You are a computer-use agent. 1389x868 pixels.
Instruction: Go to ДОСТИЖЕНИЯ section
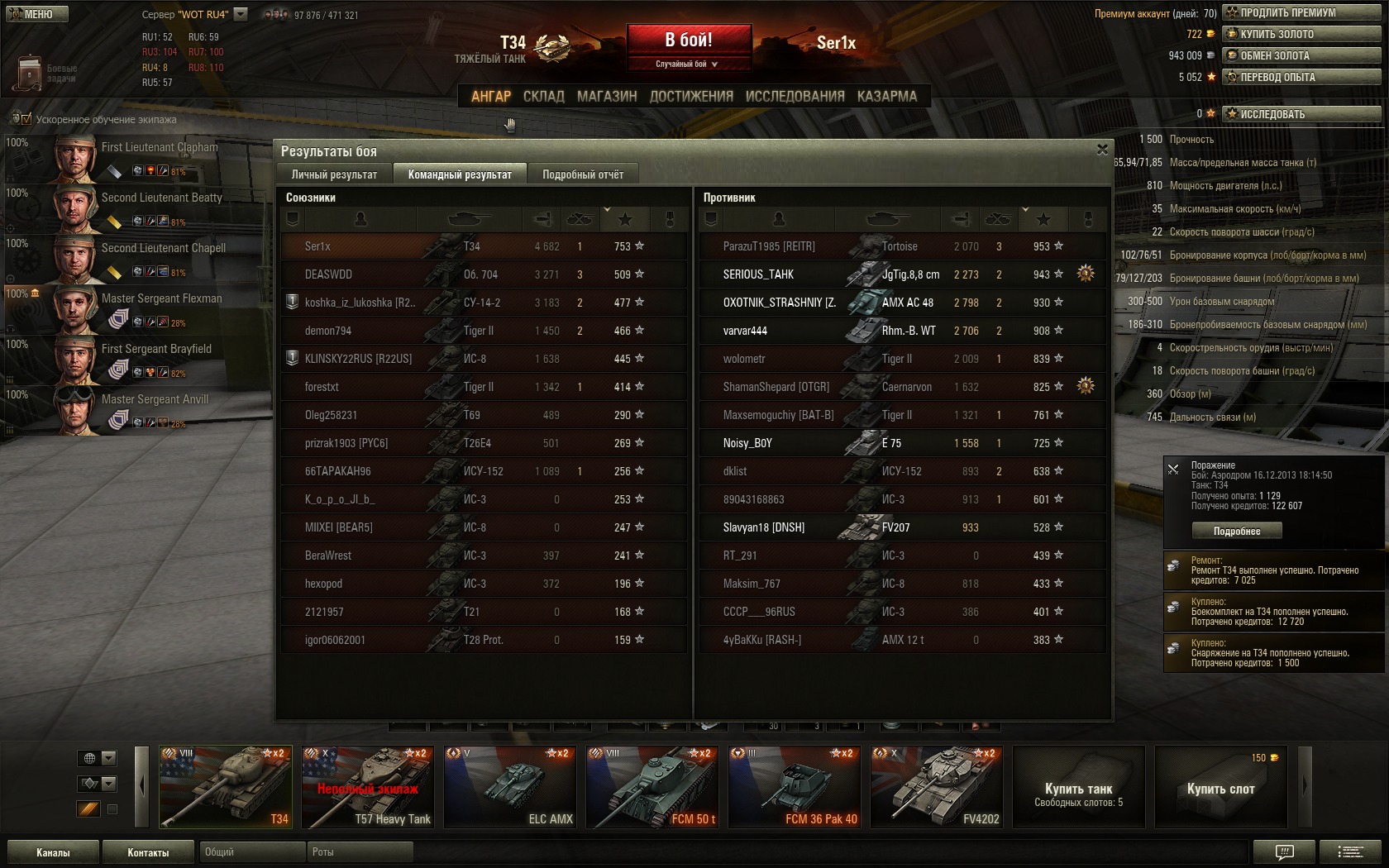click(691, 97)
